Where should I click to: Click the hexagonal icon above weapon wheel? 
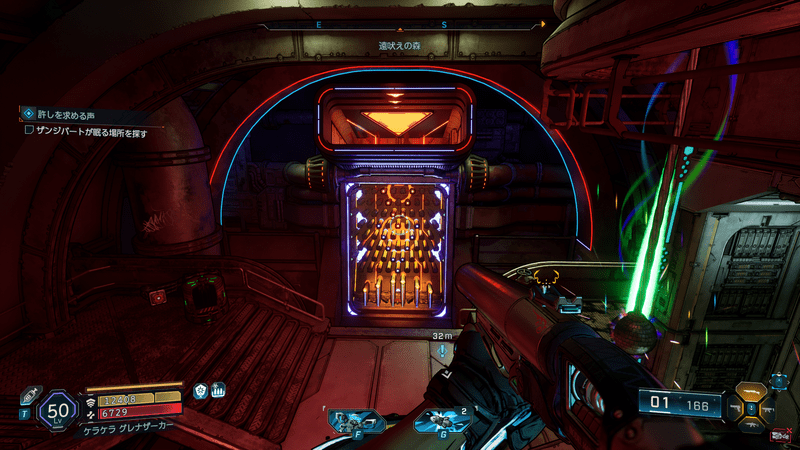(777, 381)
